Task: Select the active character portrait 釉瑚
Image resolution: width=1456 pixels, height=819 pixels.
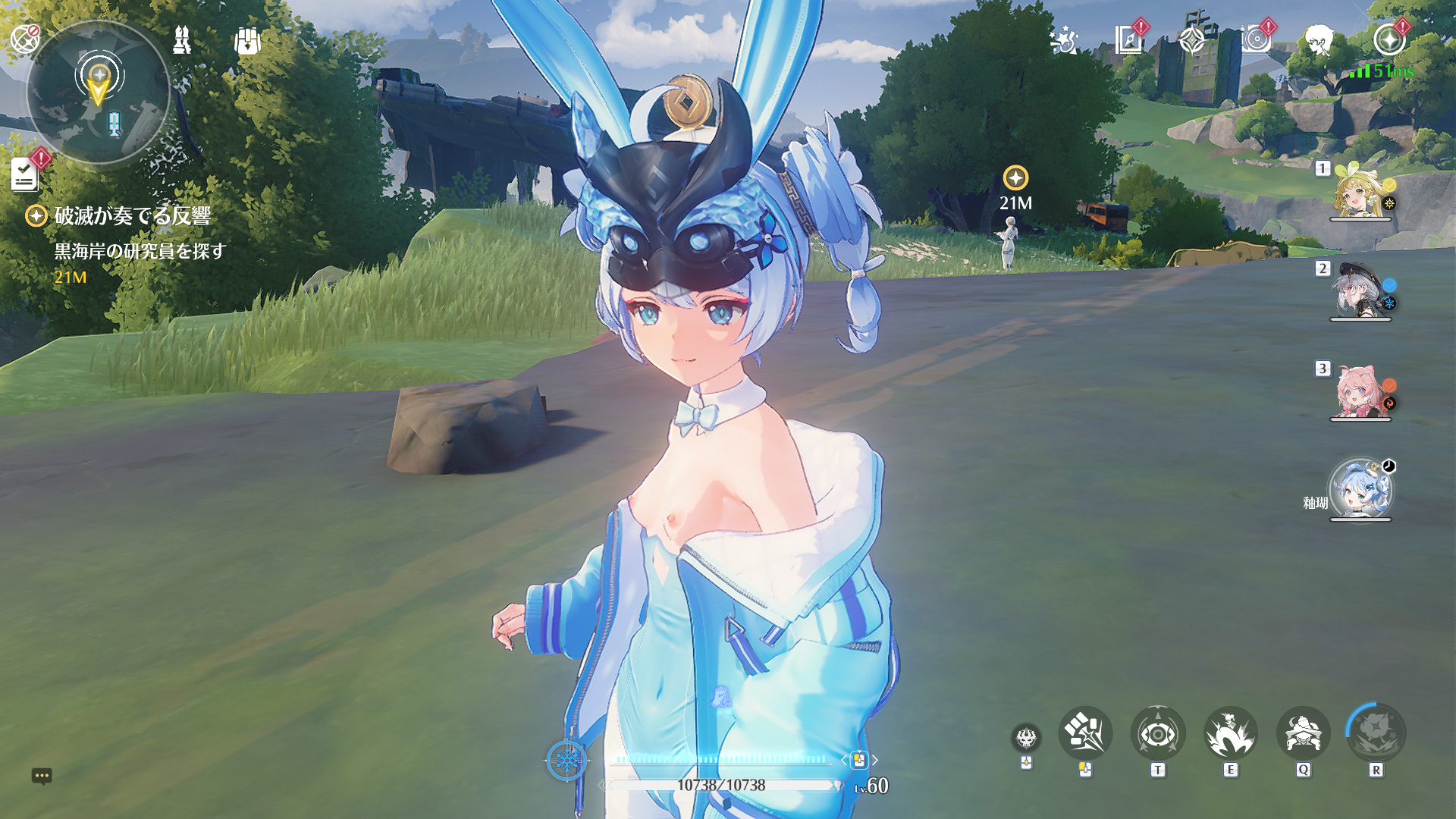Action: pyautogui.click(x=1360, y=489)
